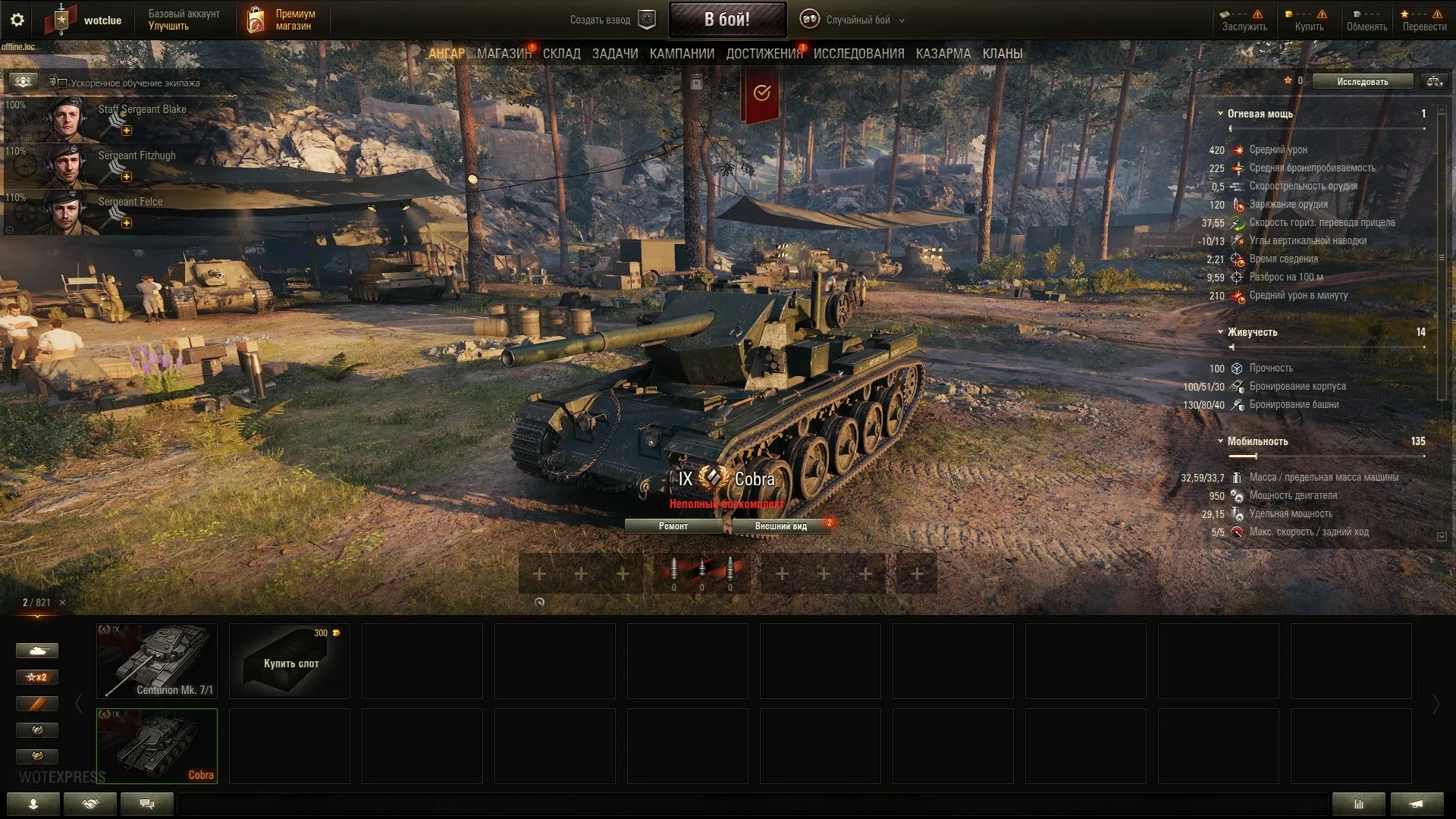This screenshot has height=819, width=1456.
Task: Open the КЛАНЫ tab
Action: [x=1002, y=54]
